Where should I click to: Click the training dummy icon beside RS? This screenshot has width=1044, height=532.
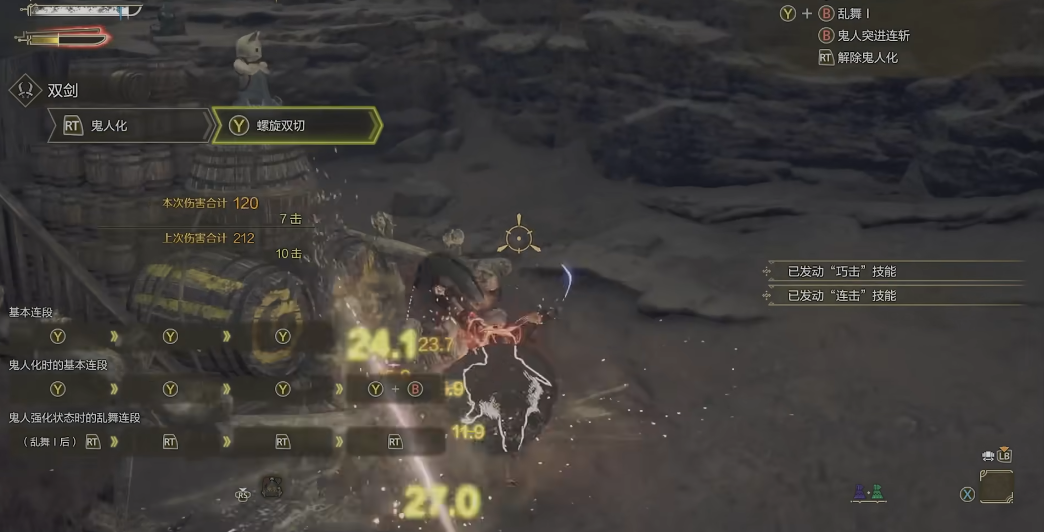click(x=272, y=488)
